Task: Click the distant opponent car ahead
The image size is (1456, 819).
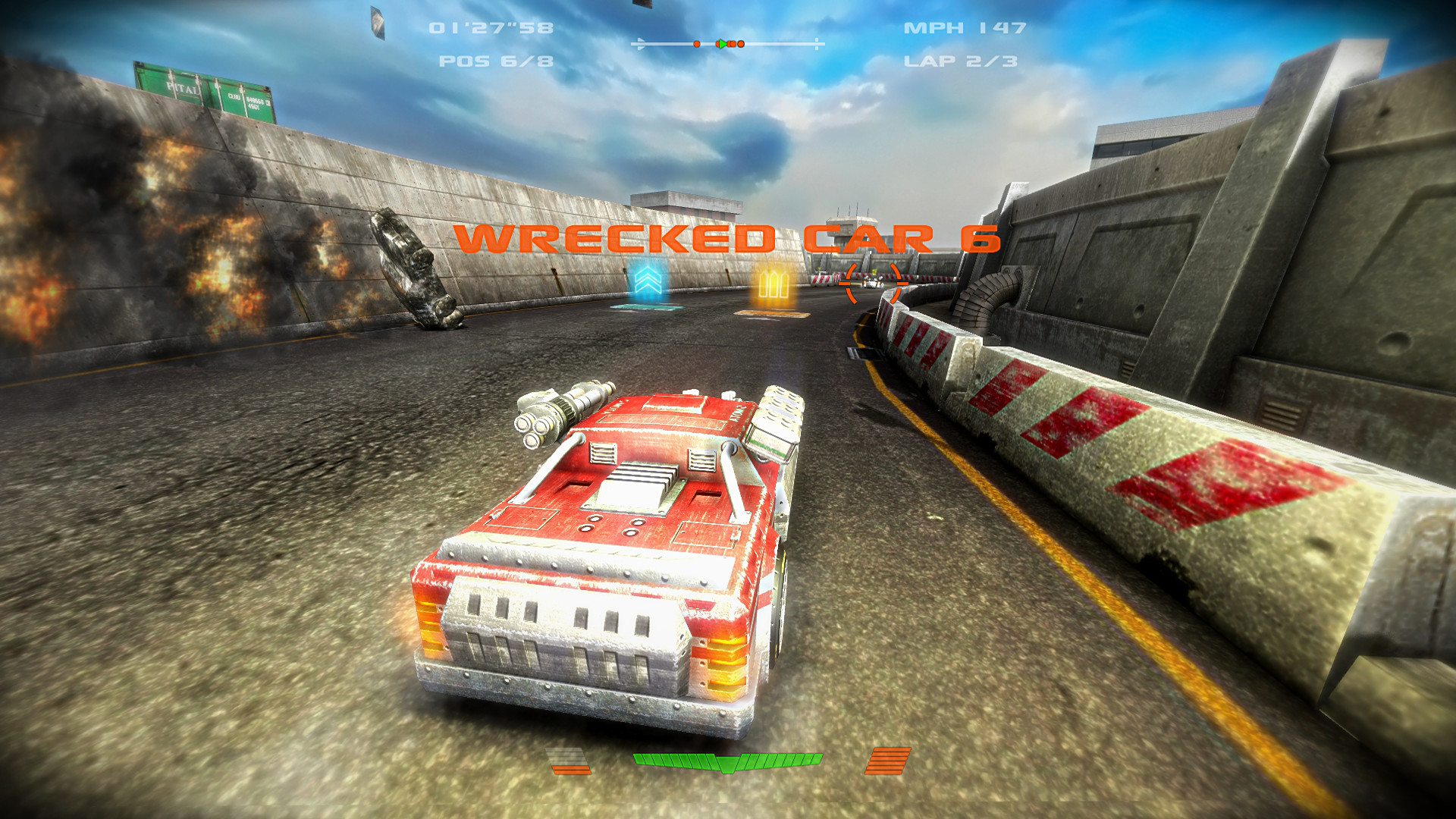Action: click(874, 283)
